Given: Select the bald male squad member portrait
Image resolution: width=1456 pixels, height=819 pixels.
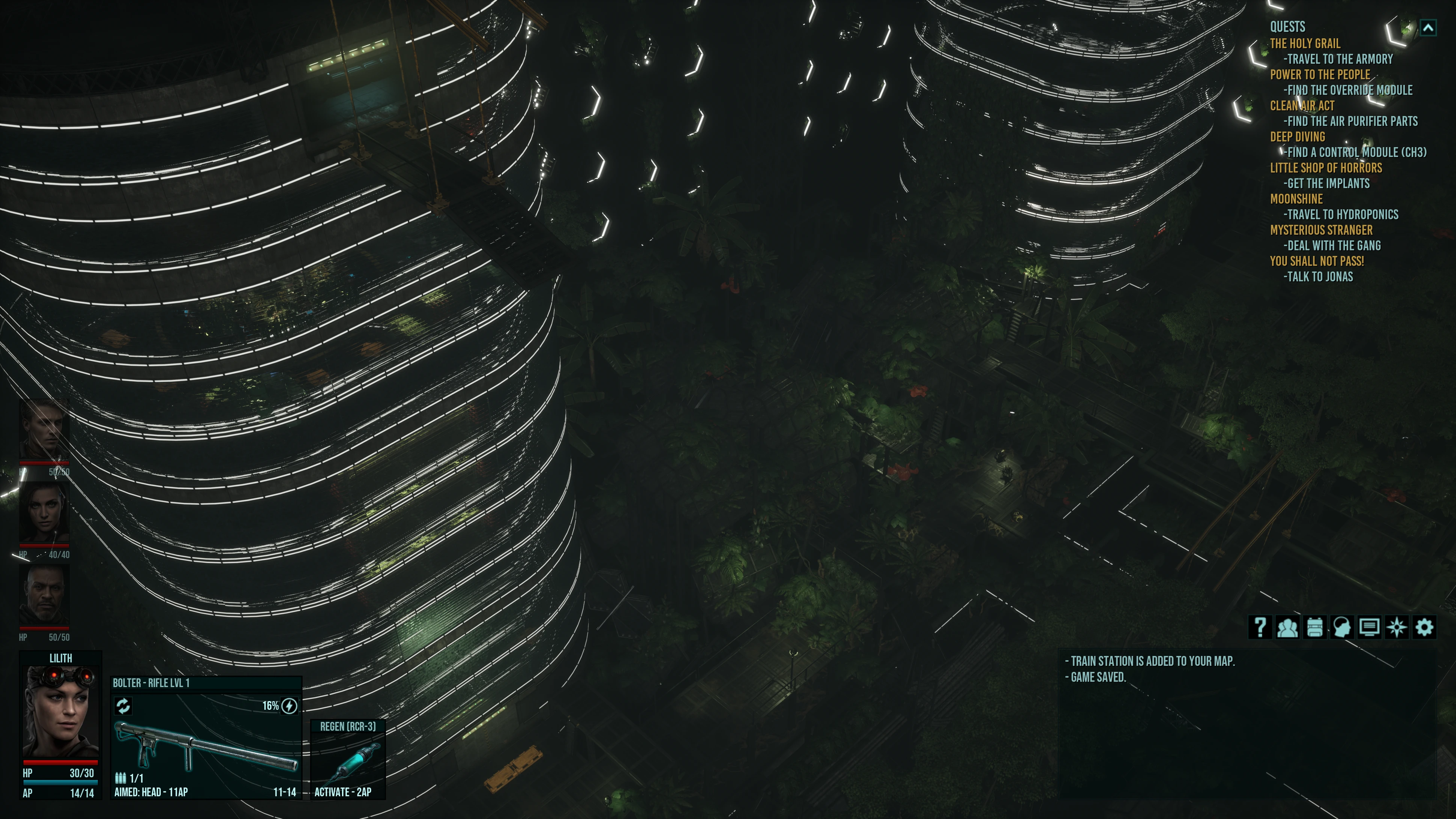Looking at the screenshot, I should pos(45,595).
